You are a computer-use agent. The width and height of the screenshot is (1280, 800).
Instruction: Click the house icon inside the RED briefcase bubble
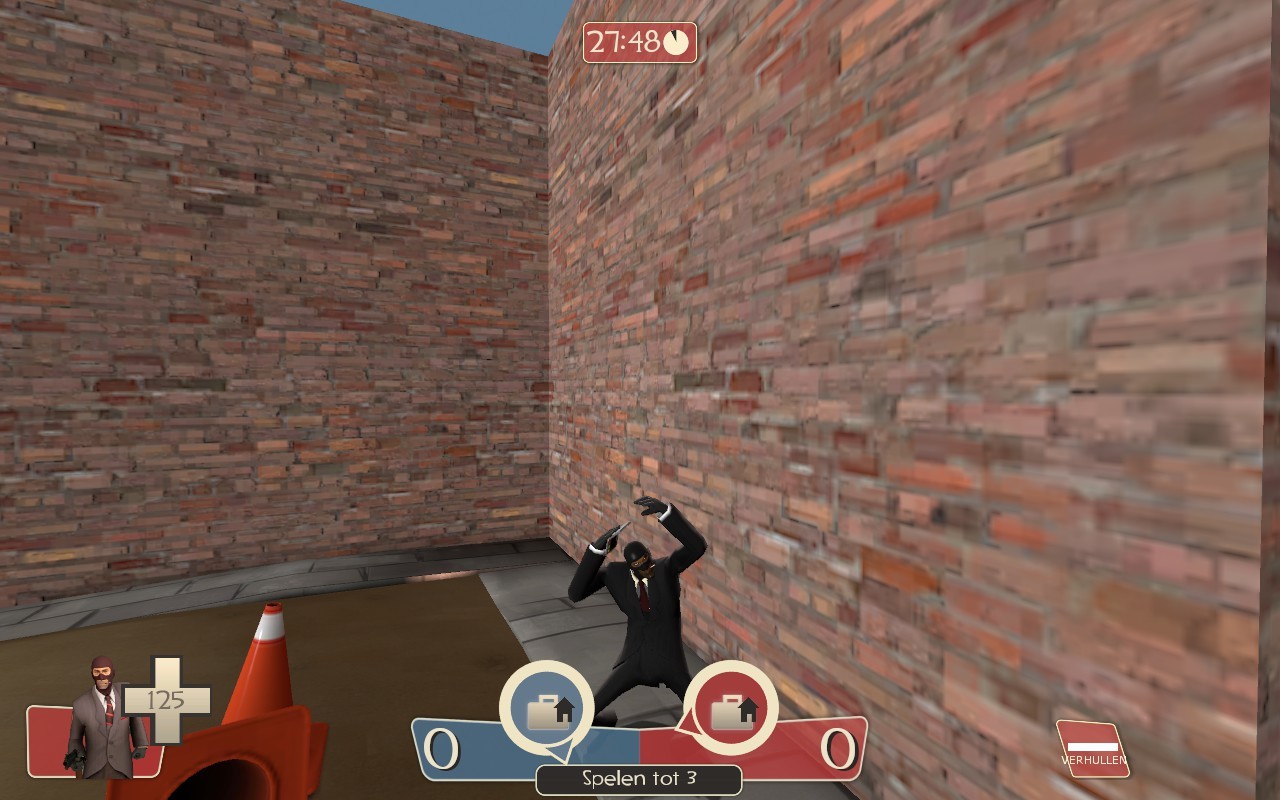(748, 707)
